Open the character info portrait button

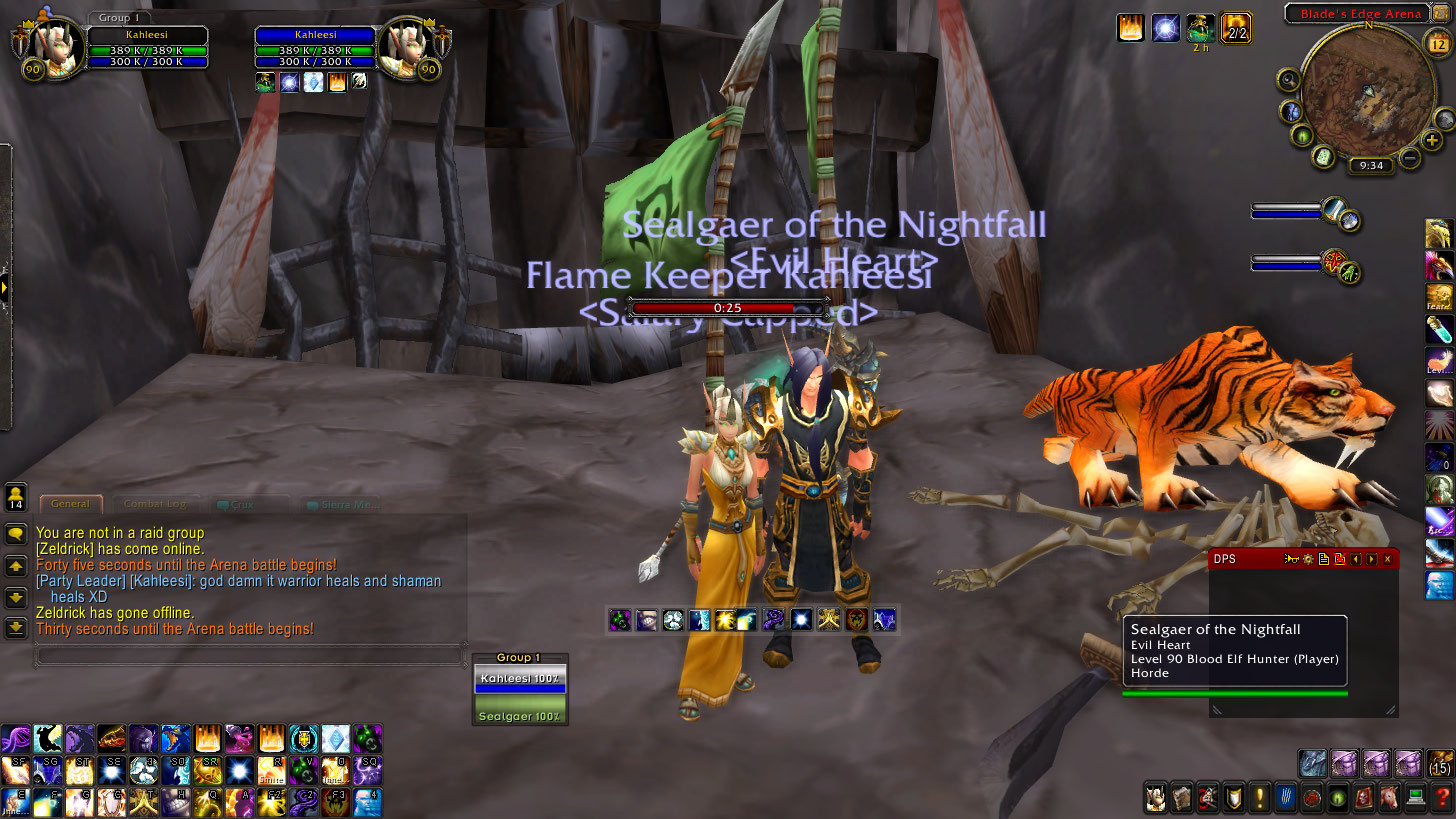(x=1155, y=798)
